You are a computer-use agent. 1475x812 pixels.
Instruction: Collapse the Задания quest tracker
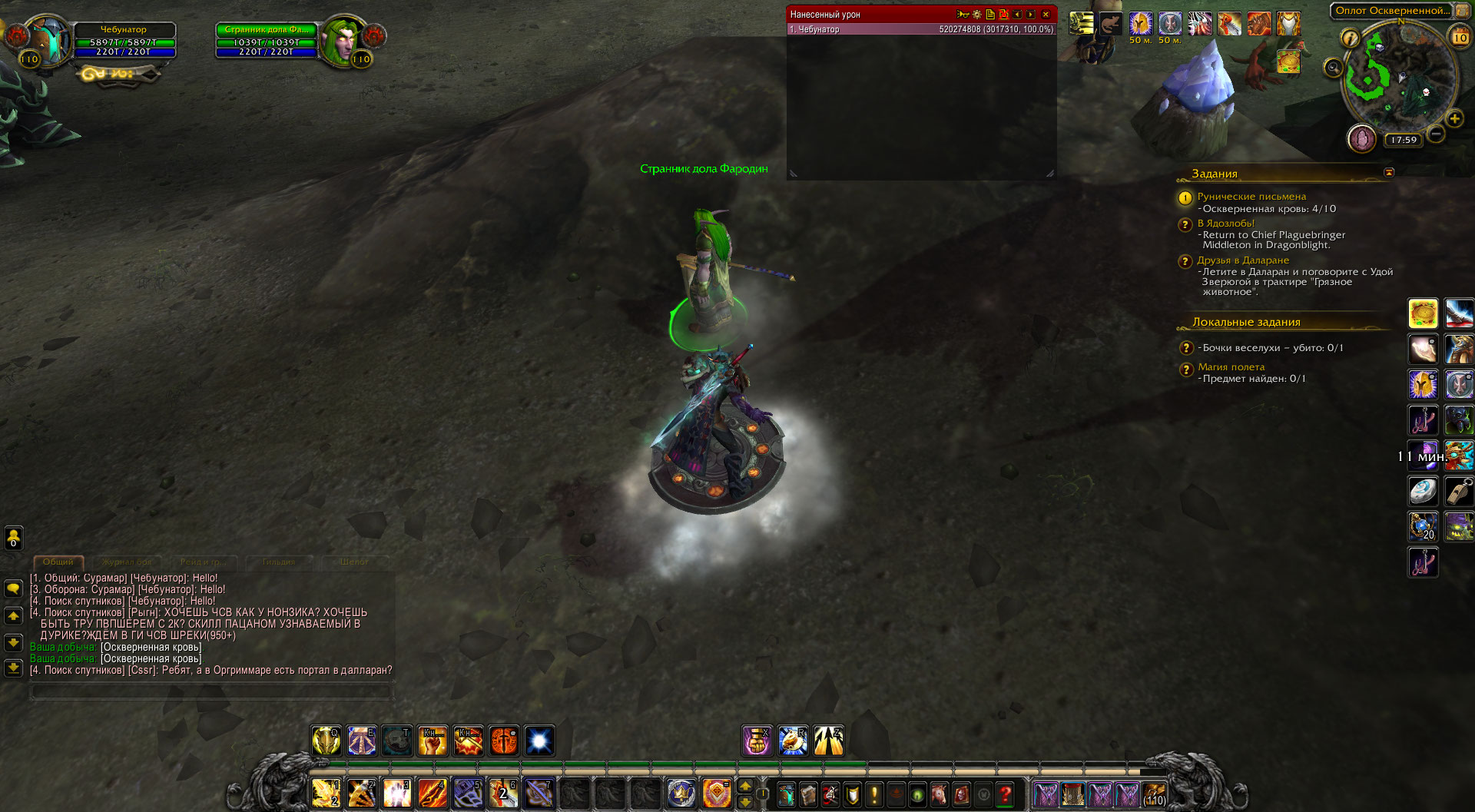pos(1389,173)
